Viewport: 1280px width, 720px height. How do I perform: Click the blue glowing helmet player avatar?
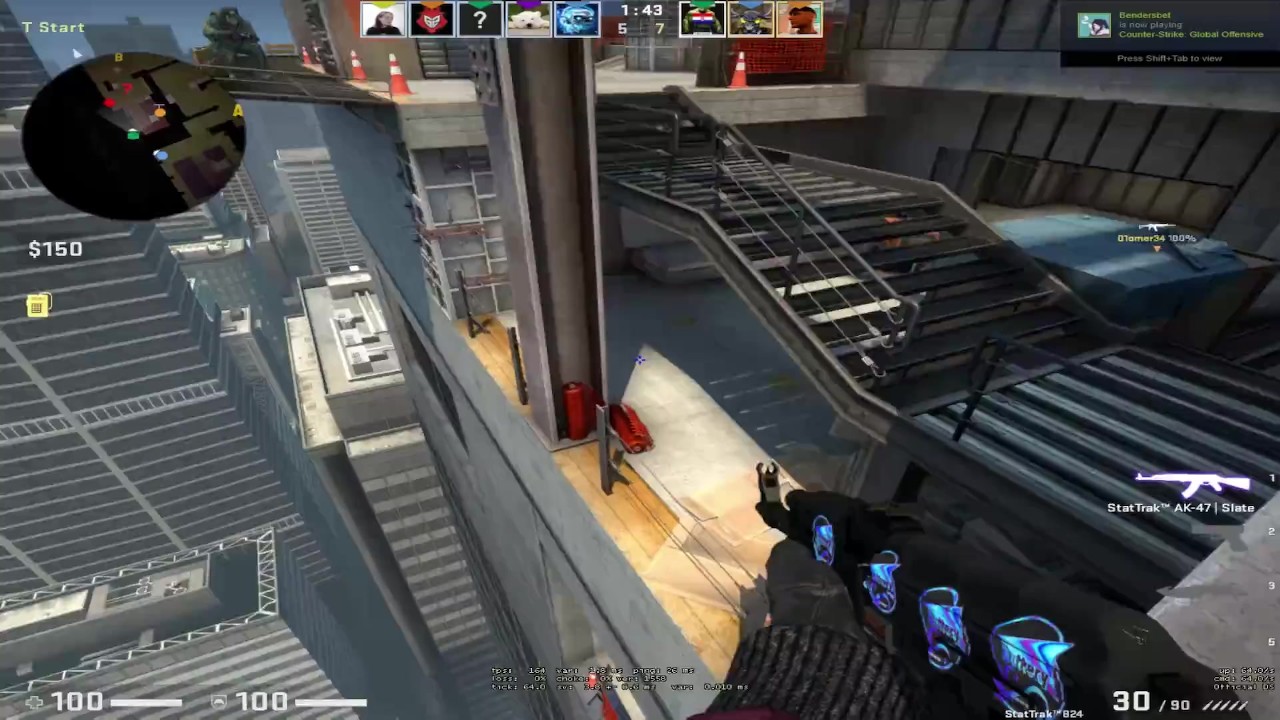[x=577, y=19]
